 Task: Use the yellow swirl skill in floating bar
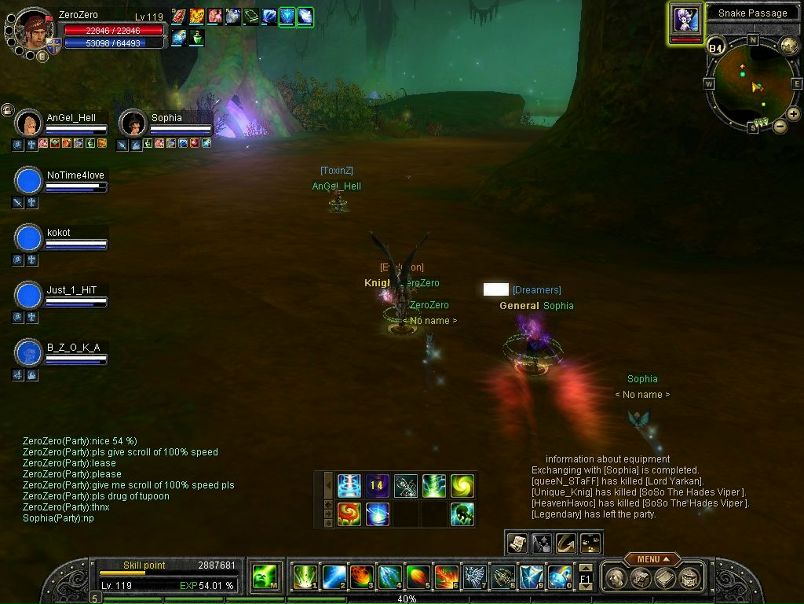point(461,486)
